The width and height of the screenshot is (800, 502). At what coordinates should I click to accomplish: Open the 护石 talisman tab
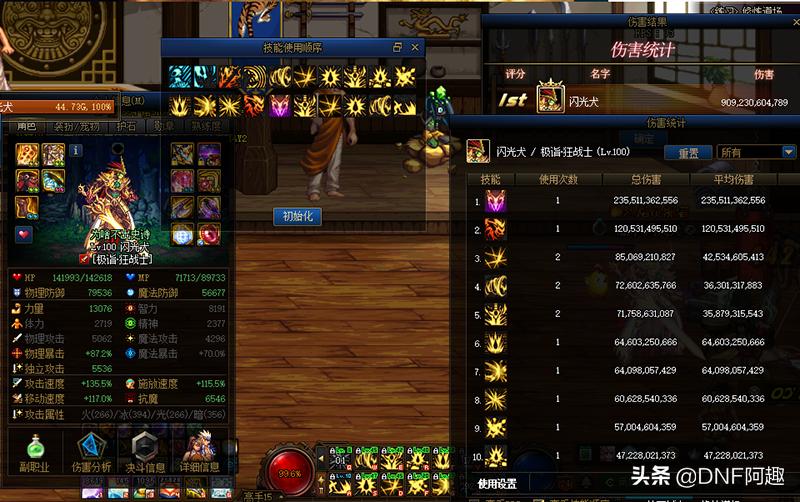[126, 127]
